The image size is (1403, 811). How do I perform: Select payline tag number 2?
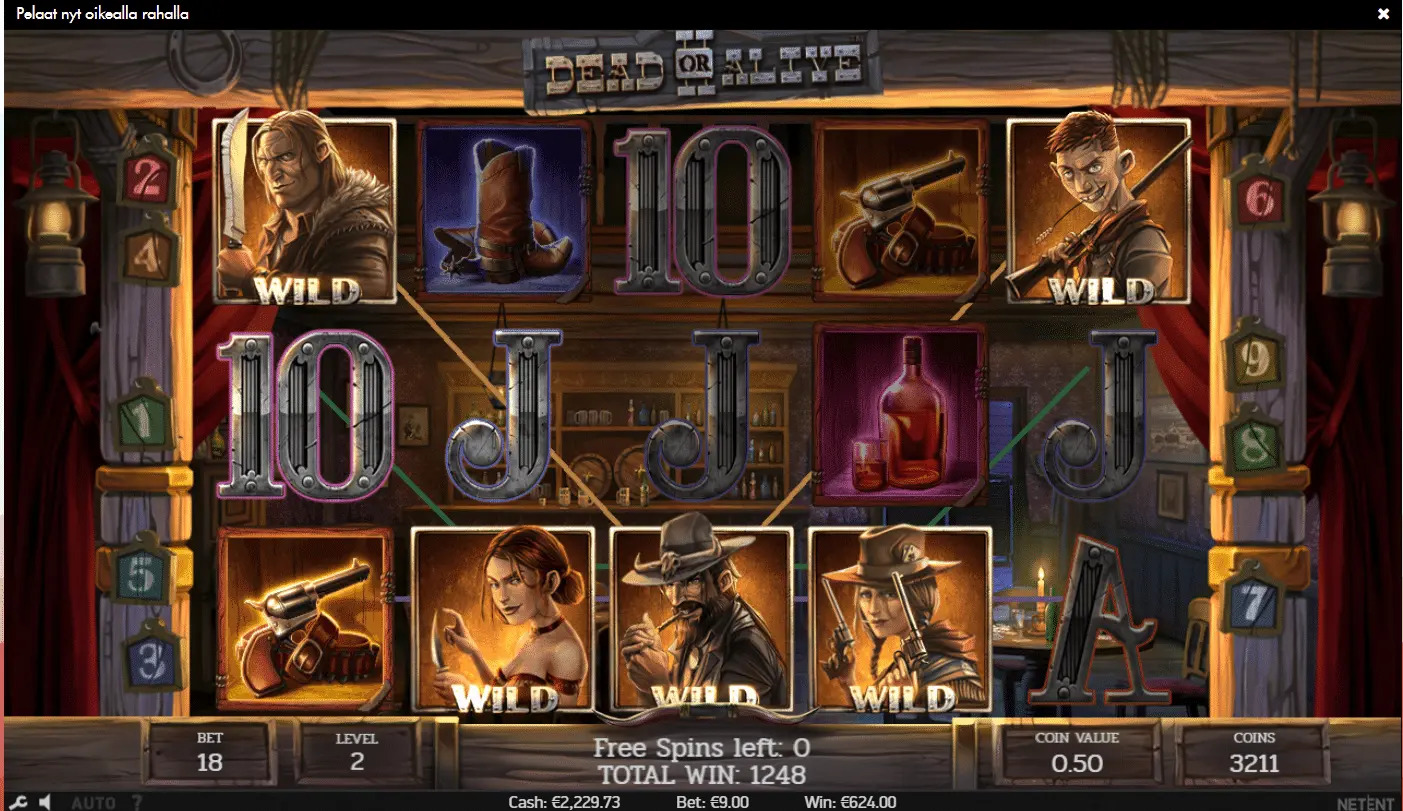pos(147,178)
